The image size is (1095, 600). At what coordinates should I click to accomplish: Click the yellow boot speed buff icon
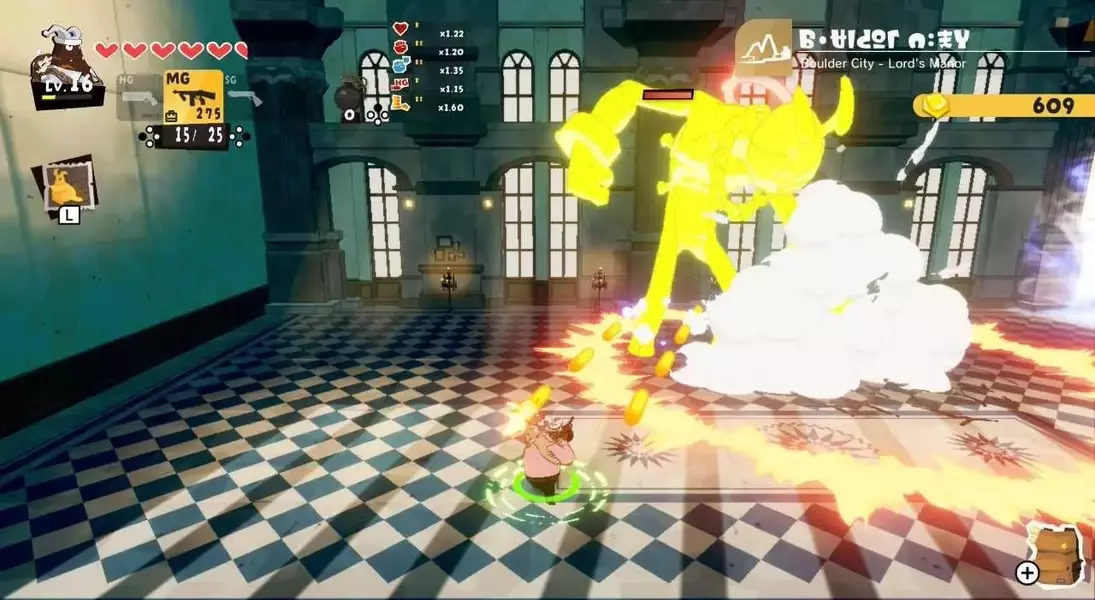[400, 103]
